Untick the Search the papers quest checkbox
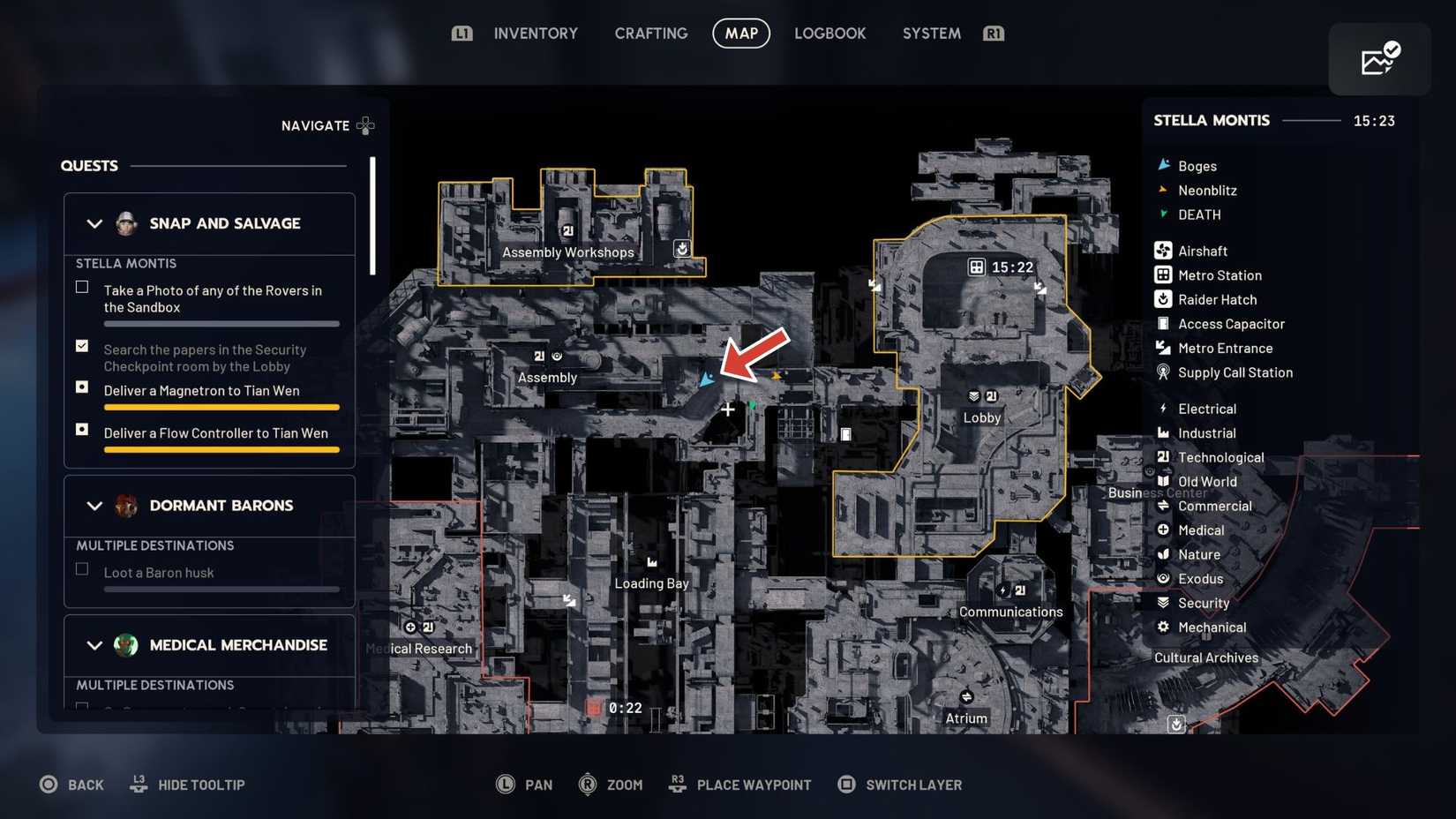 click(81, 345)
